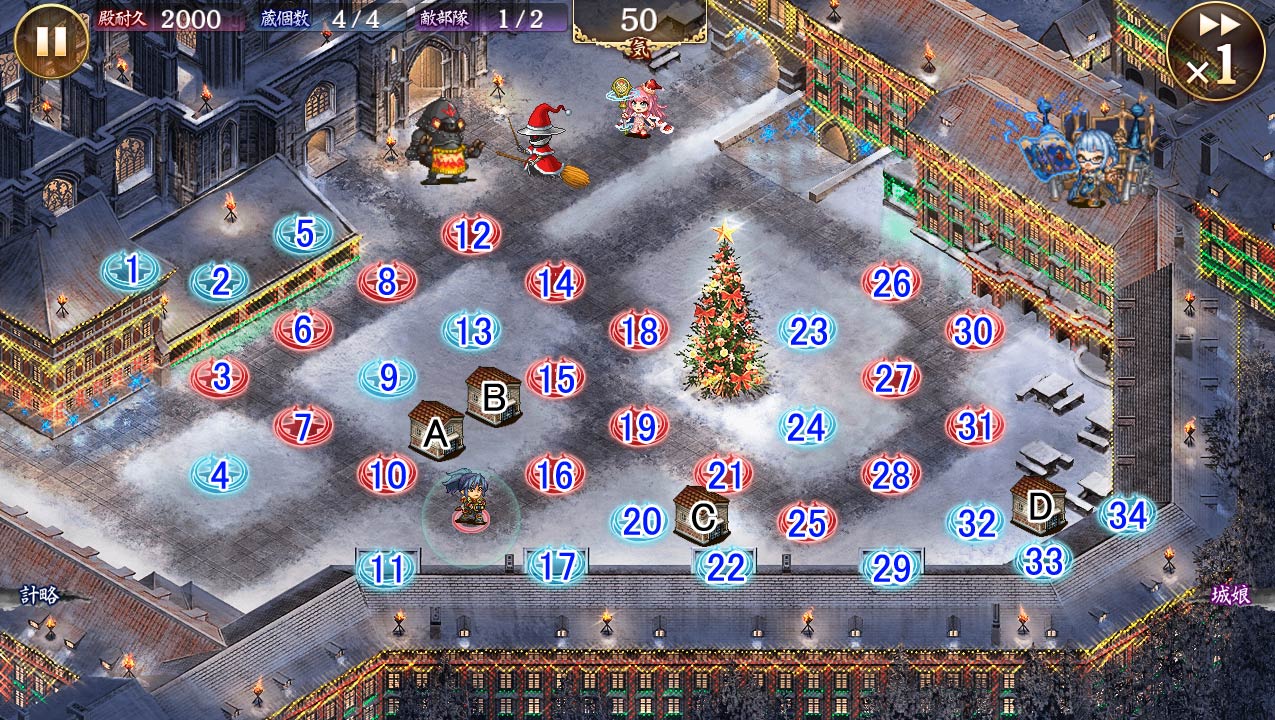Open the 計略 stratagem panel
Screen dimensions: 1275x720
pyautogui.click(x=41, y=596)
